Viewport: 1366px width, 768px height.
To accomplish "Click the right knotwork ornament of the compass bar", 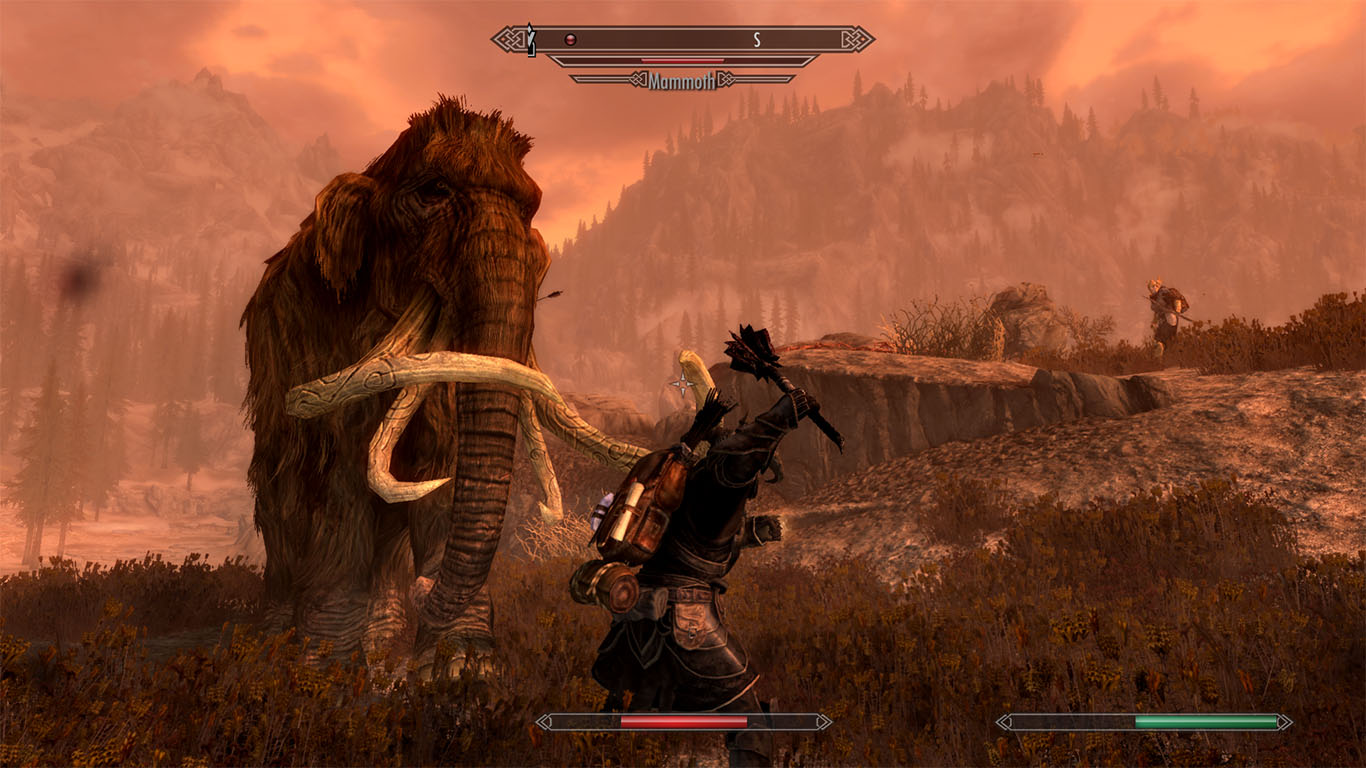I will coord(855,40).
